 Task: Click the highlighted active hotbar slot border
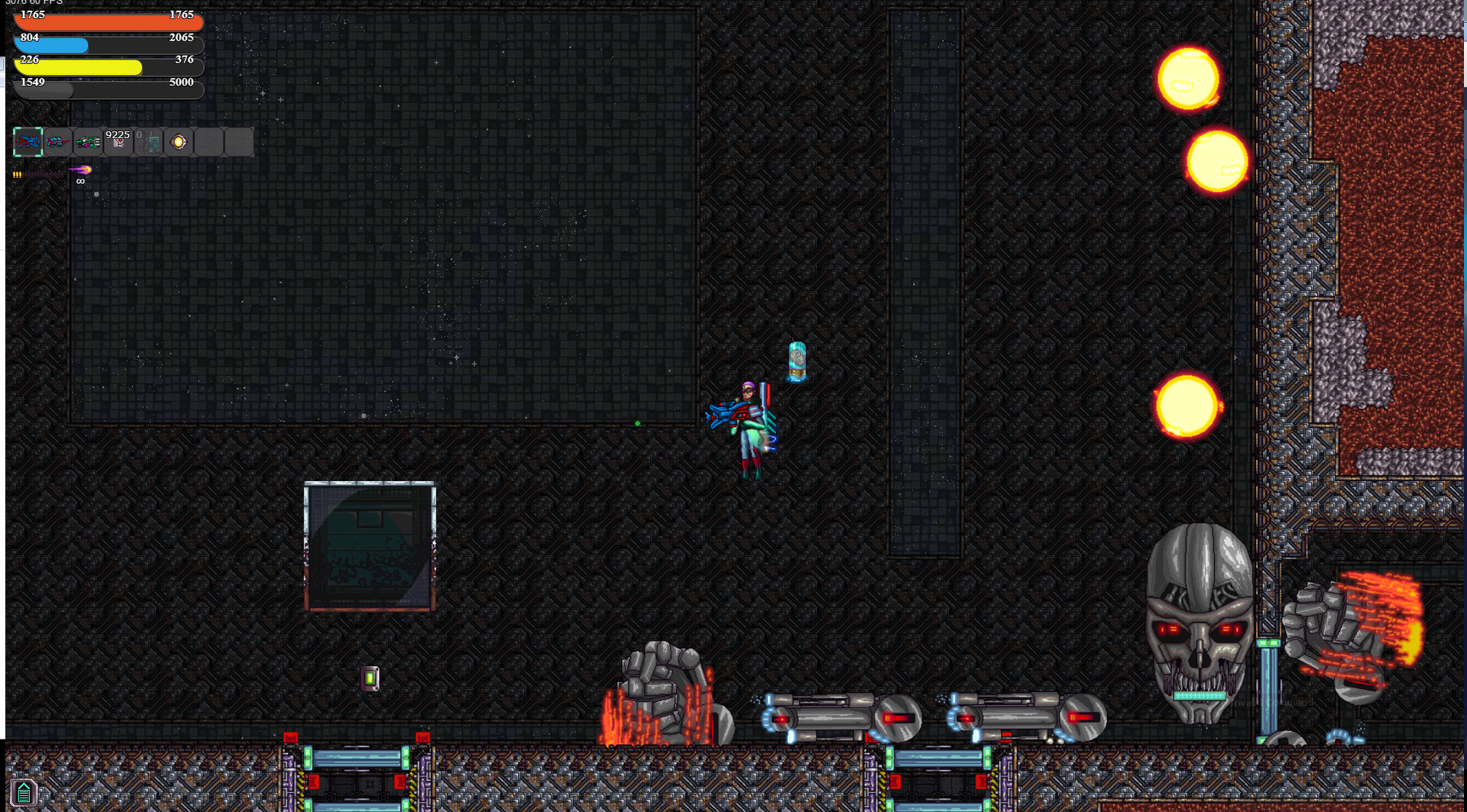[28, 141]
